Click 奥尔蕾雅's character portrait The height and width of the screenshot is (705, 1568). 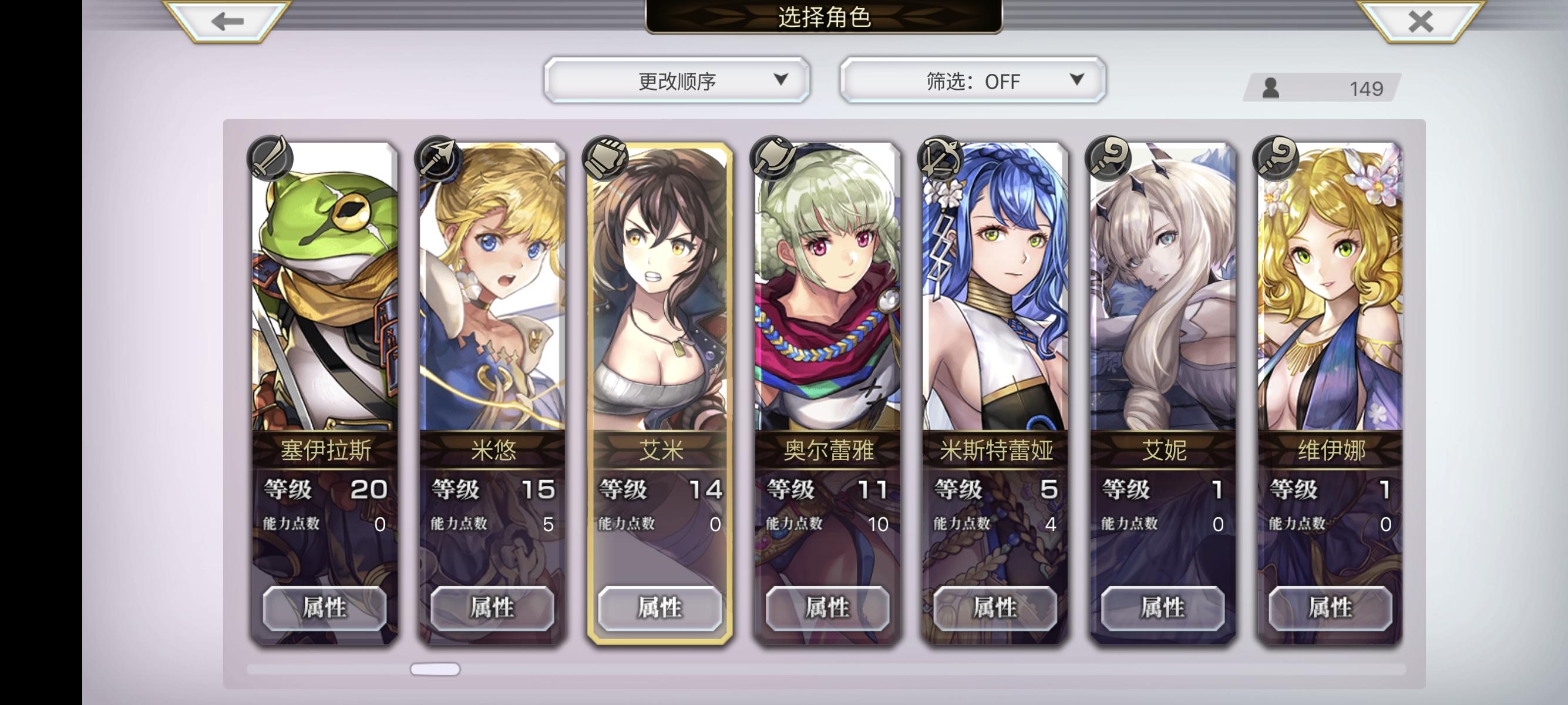827,286
